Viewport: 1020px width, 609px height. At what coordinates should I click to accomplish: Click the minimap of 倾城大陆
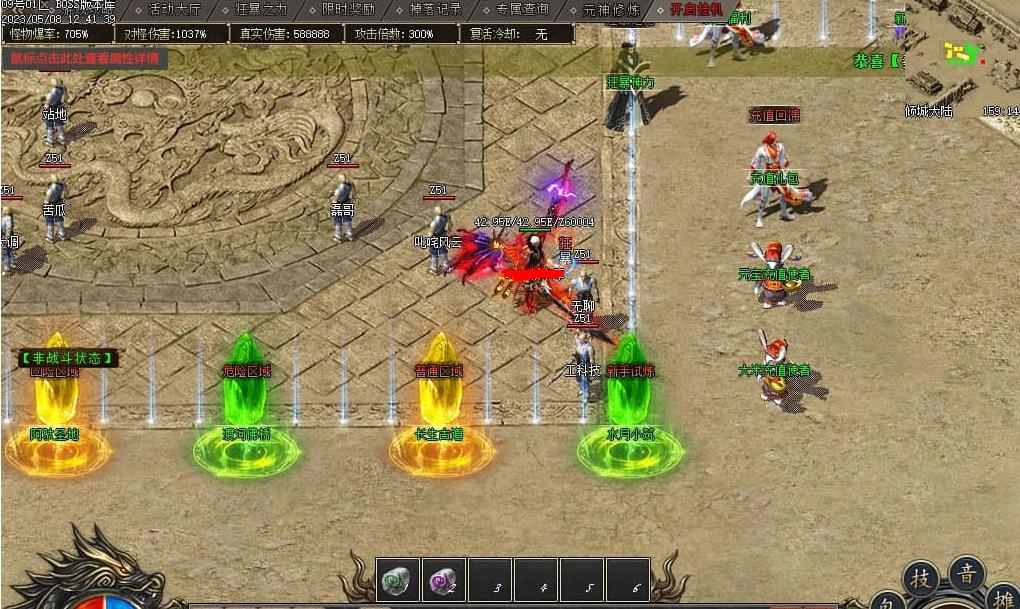[962, 55]
